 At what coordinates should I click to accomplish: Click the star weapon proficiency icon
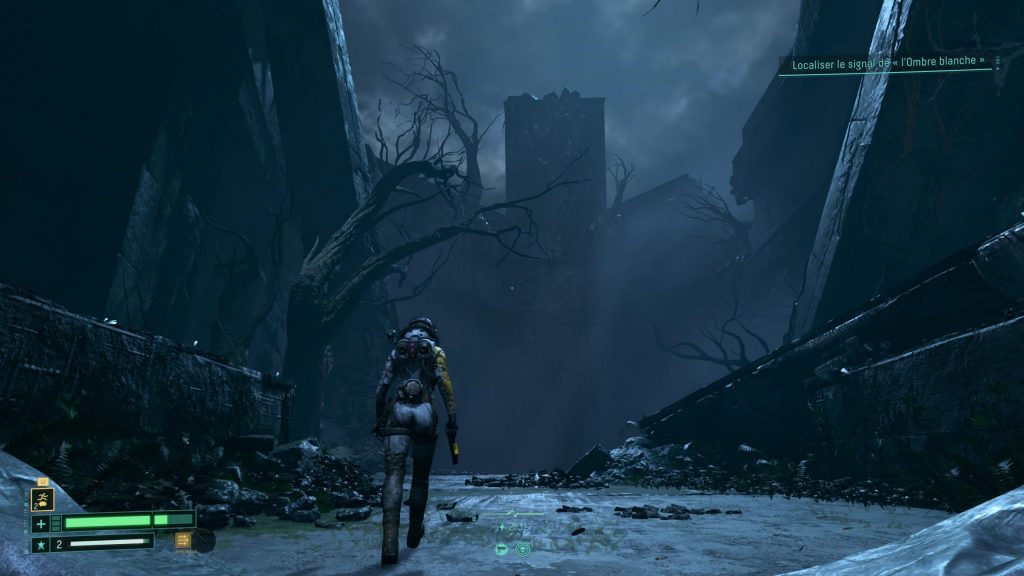41,544
